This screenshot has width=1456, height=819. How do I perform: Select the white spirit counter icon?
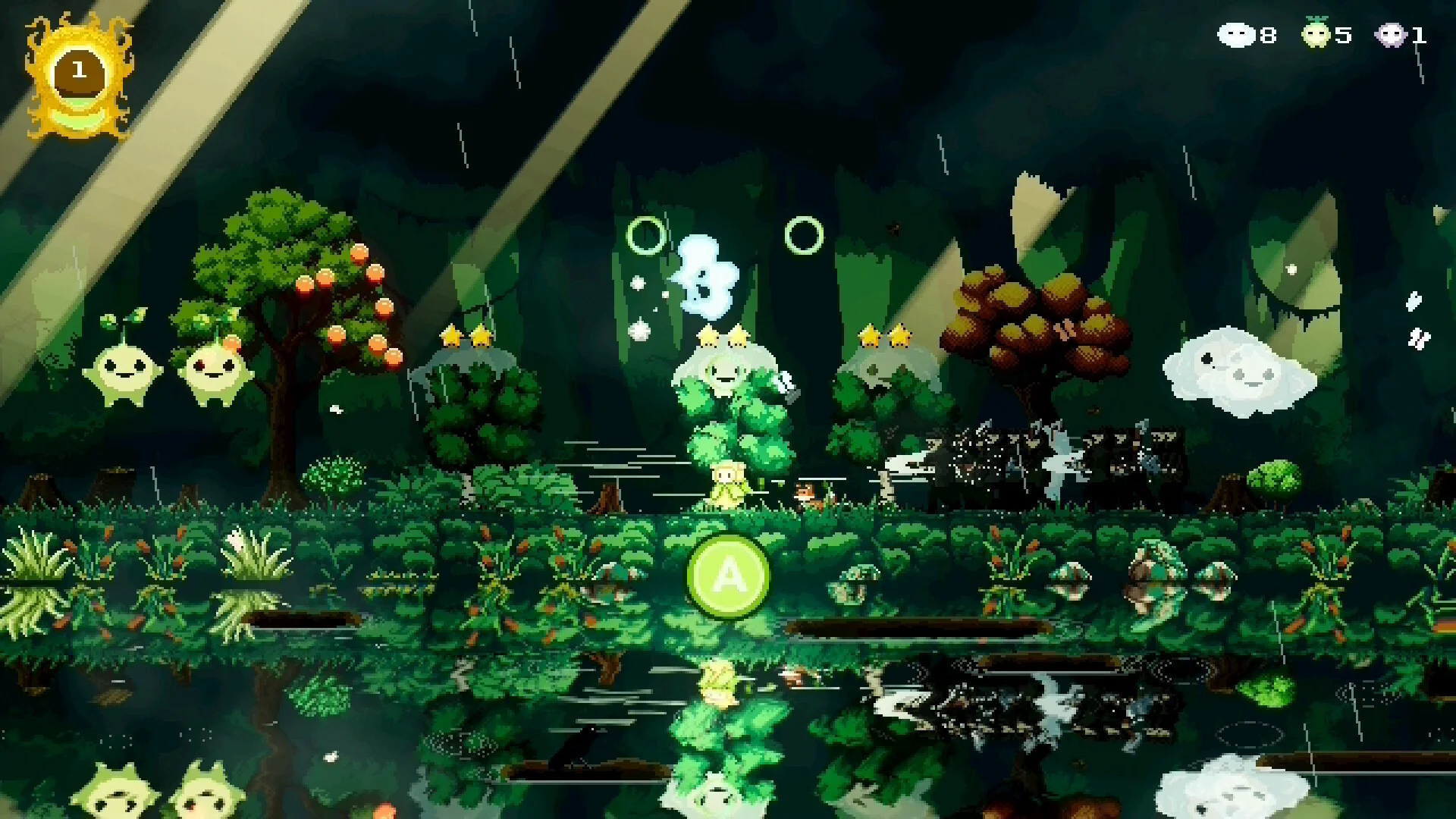(x=1236, y=35)
